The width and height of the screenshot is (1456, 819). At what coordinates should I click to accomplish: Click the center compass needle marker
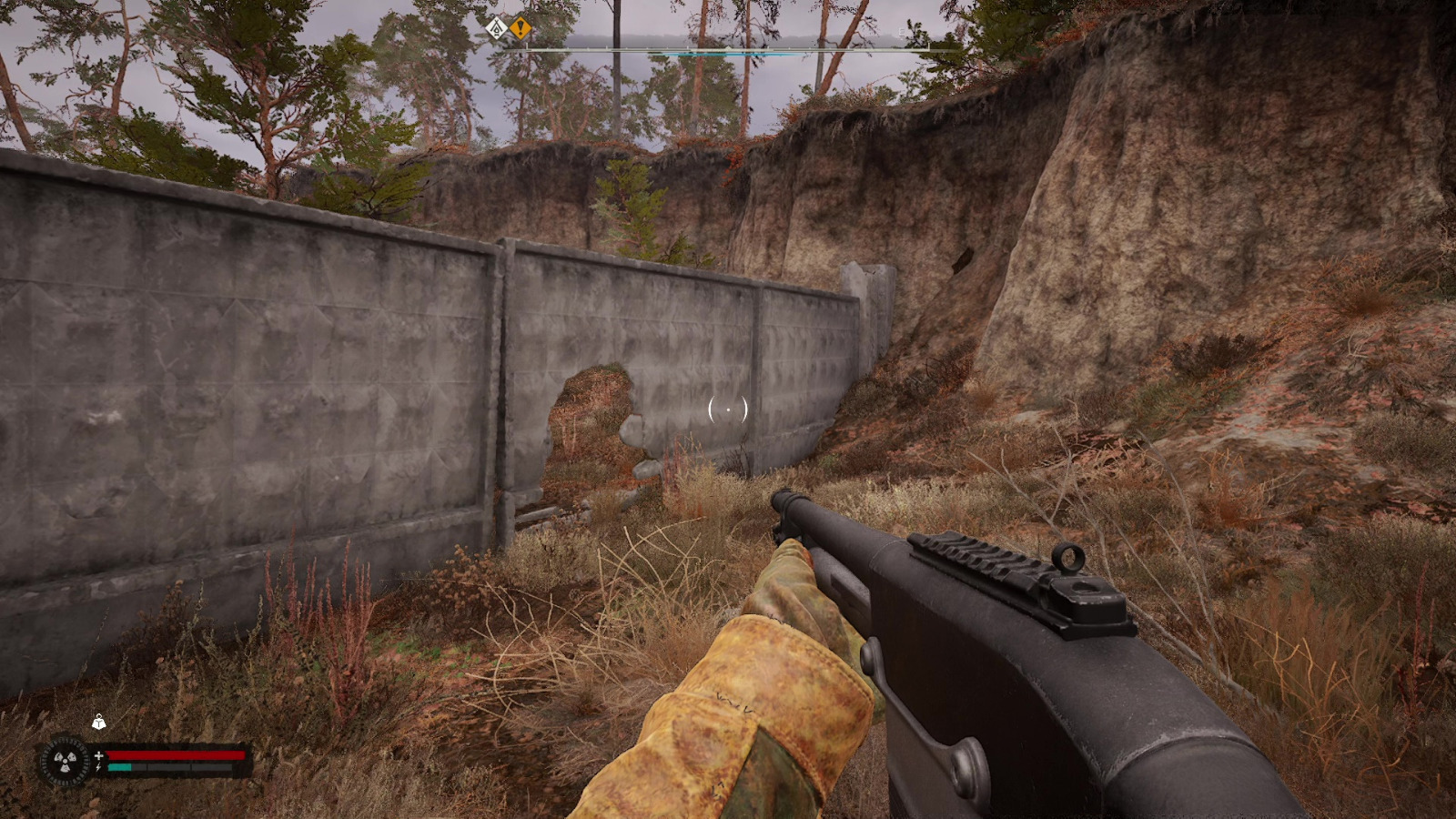[x=728, y=46]
